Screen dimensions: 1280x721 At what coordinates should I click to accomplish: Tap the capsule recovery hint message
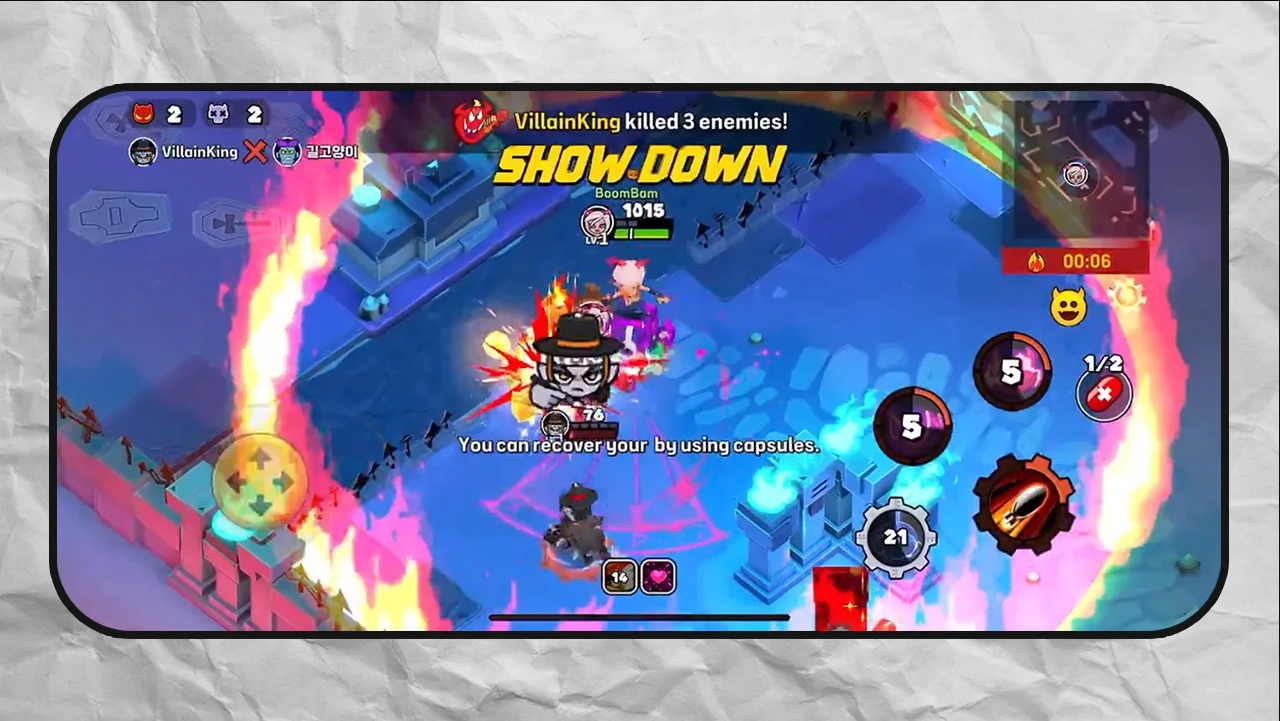(640, 446)
